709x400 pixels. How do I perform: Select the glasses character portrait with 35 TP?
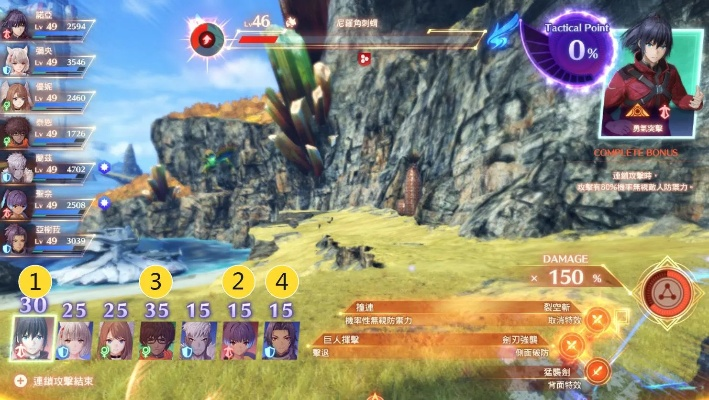click(156, 340)
